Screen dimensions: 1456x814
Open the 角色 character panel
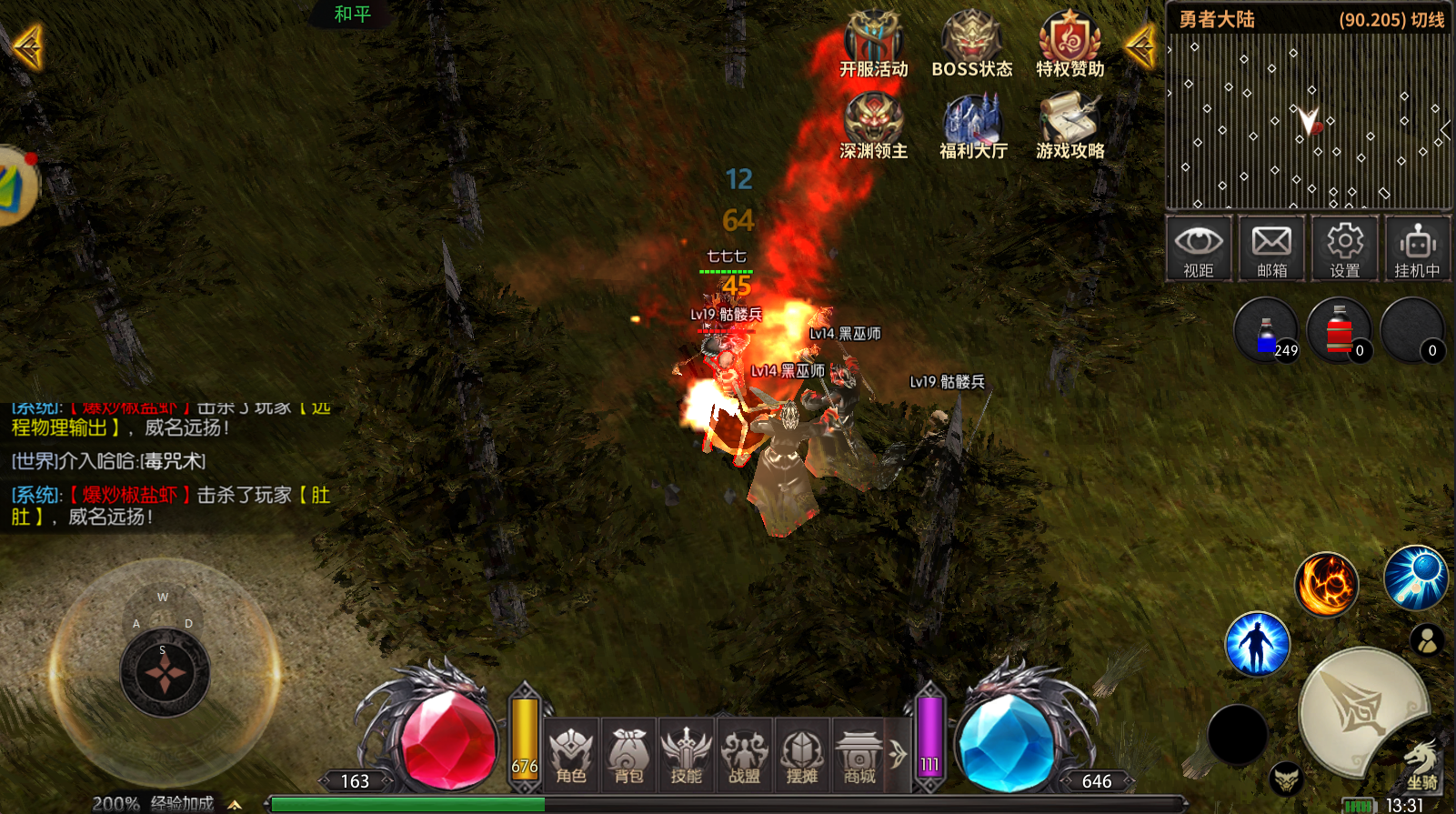tap(571, 756)
